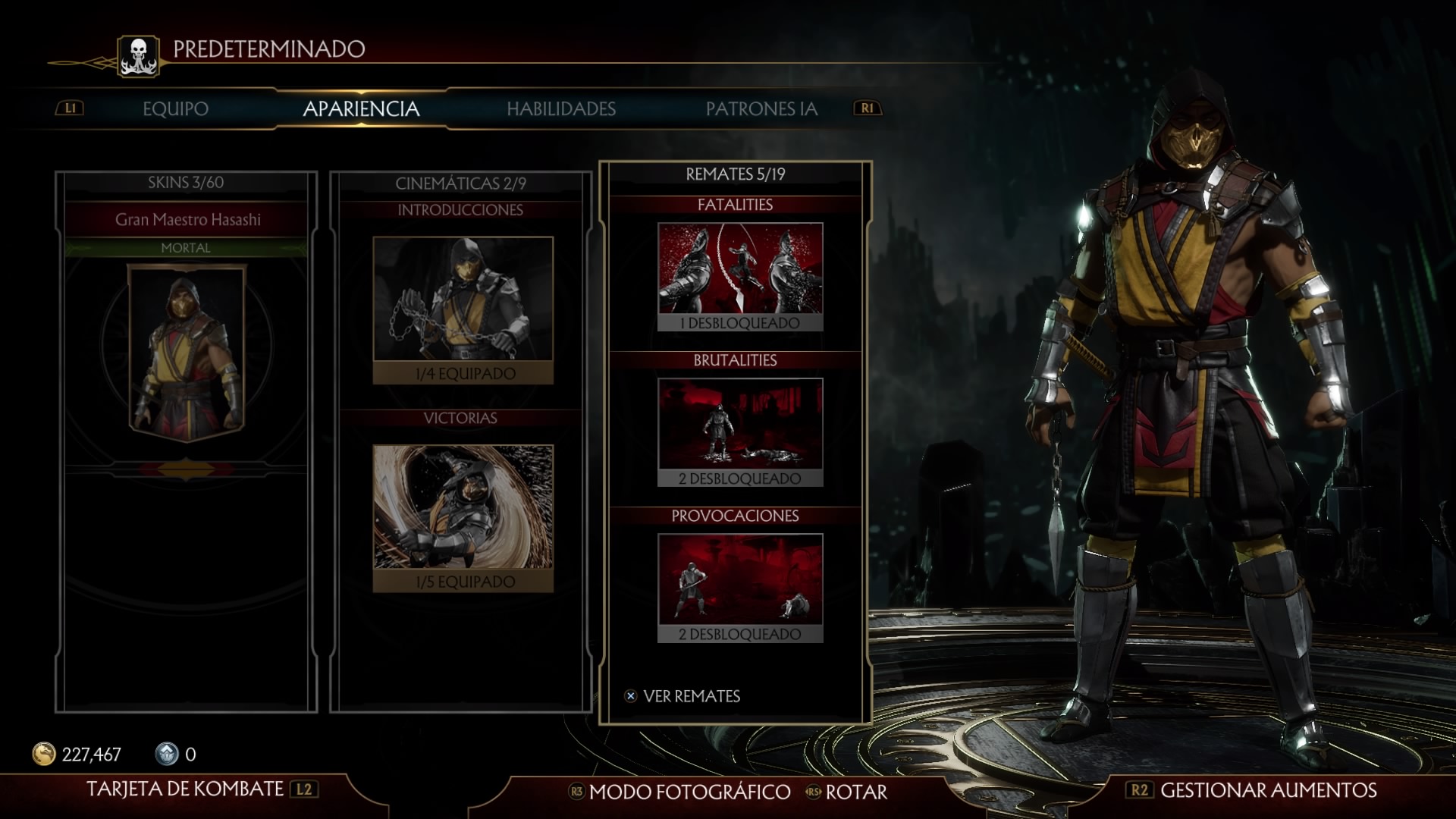Select the Apariencia tab
This screenshot has height=819, width=1456.
[x=361, y=108]
